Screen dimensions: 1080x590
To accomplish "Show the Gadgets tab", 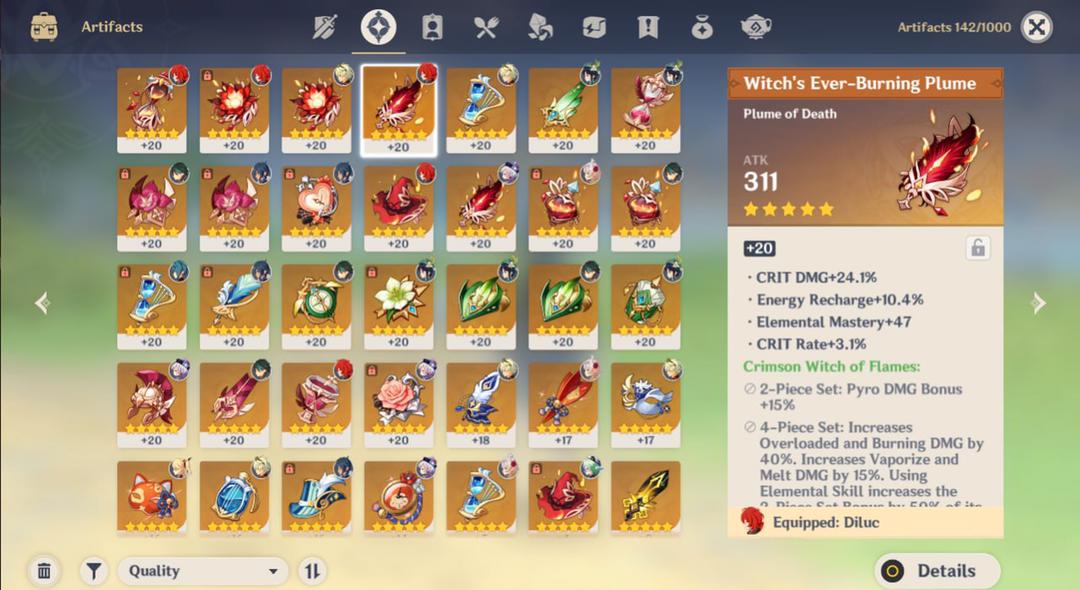I will pos(594,27).
